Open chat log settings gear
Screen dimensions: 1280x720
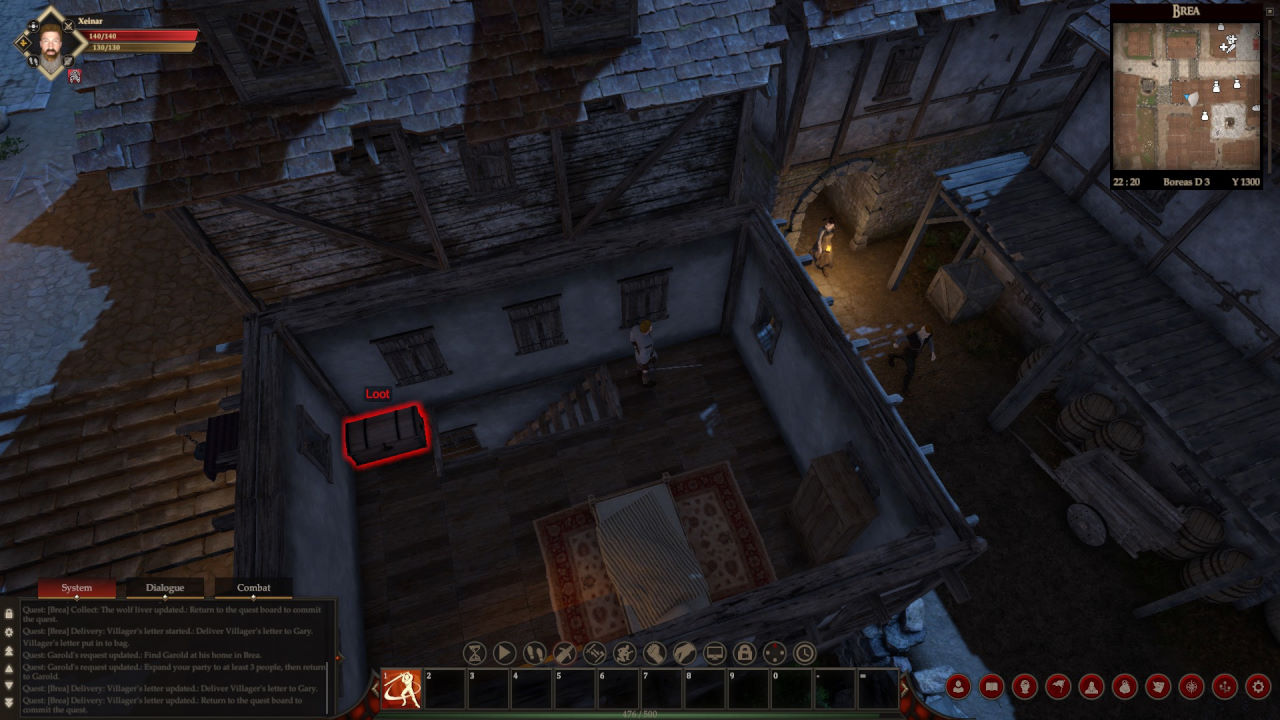[x=9, y=632]
